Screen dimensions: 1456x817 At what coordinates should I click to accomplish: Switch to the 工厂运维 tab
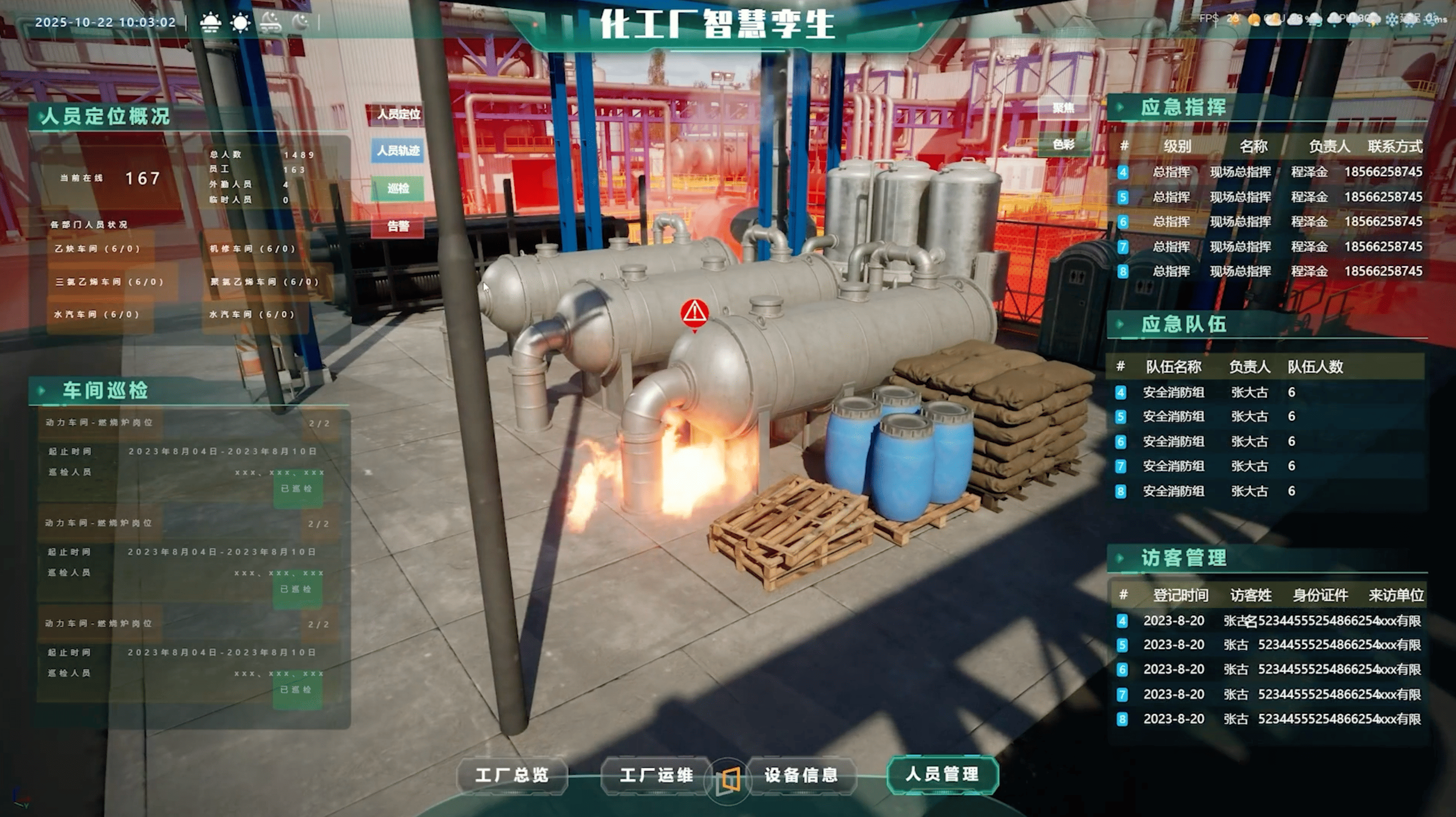pyautogui.click(x=656, y=774)
